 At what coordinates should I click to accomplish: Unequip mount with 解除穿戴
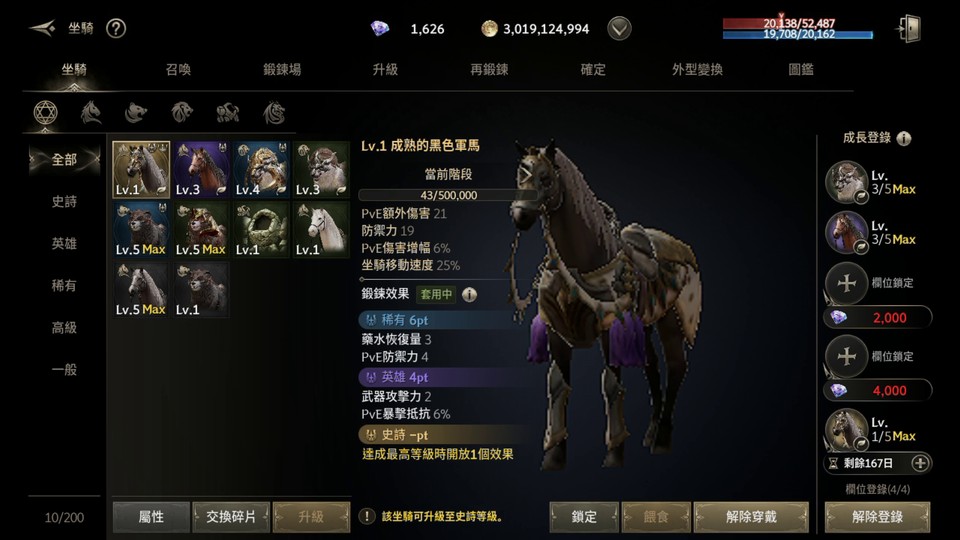pyautogui.click(x=750, y=516)
